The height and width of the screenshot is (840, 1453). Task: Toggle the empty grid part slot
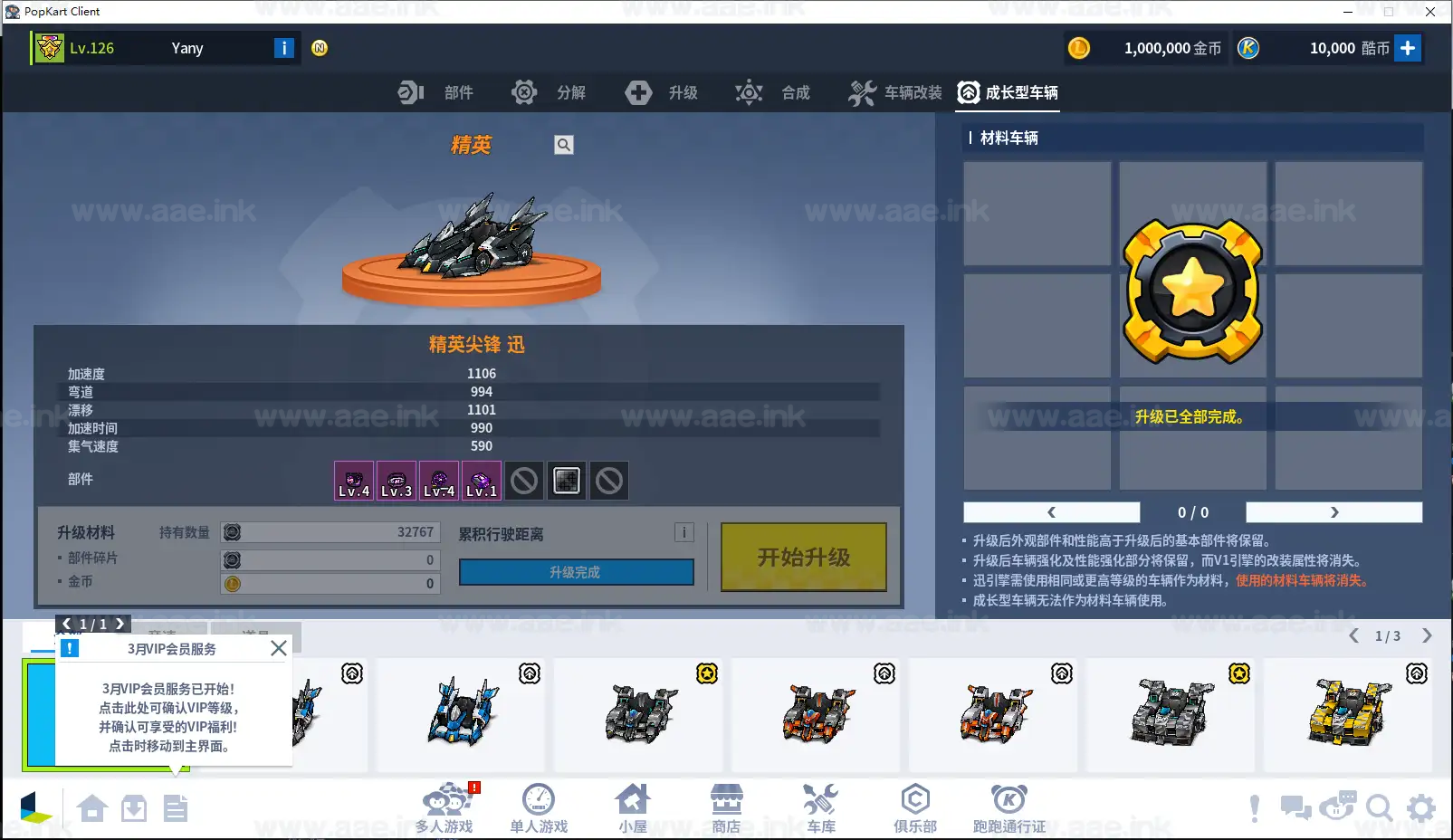tap(566, 481)
